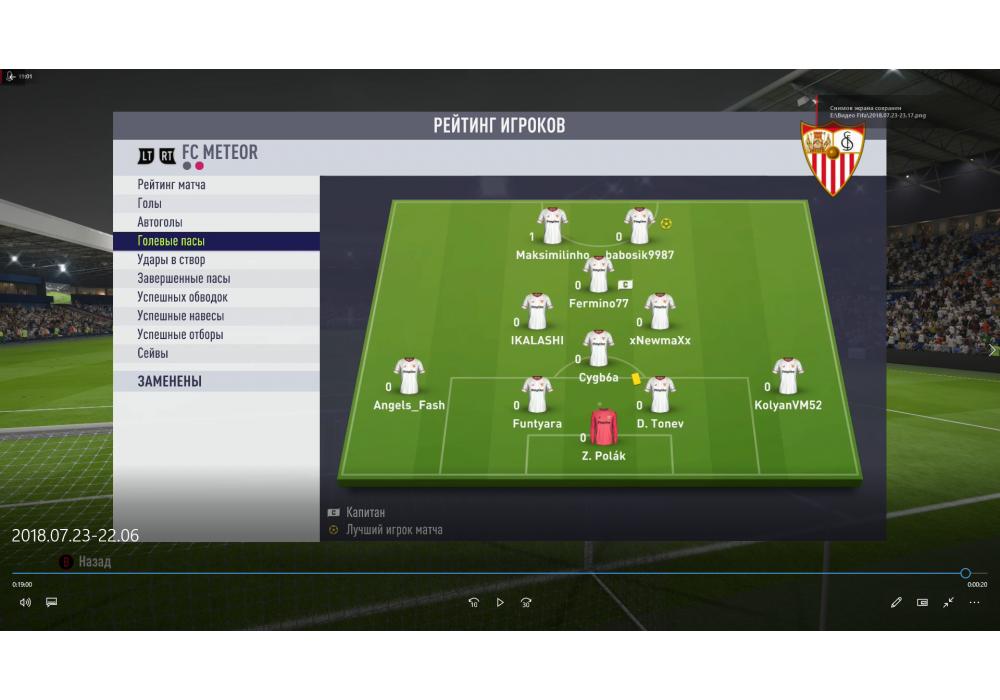Select Angels_Fash player marker
Viewport: 1000px width, 700px height.
(x=409, y=378)
